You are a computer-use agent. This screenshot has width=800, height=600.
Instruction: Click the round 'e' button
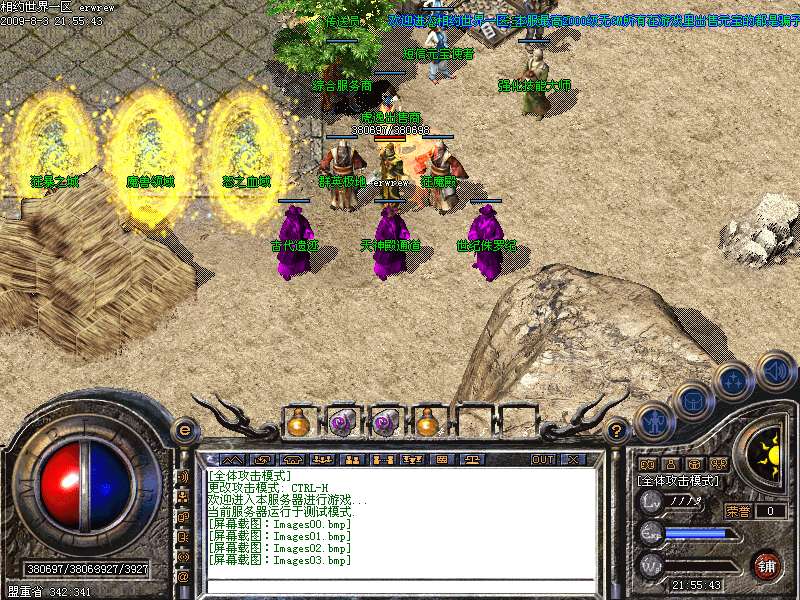(184, 430)
